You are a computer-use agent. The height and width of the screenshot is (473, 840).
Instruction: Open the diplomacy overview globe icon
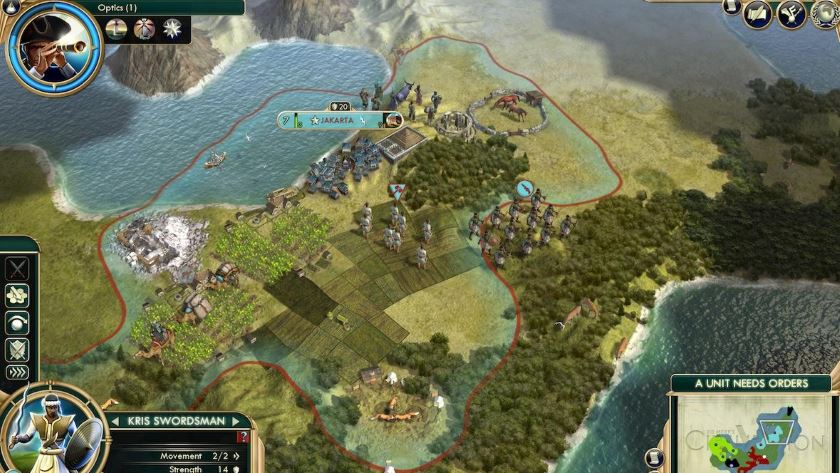click(x=824, y=14)
